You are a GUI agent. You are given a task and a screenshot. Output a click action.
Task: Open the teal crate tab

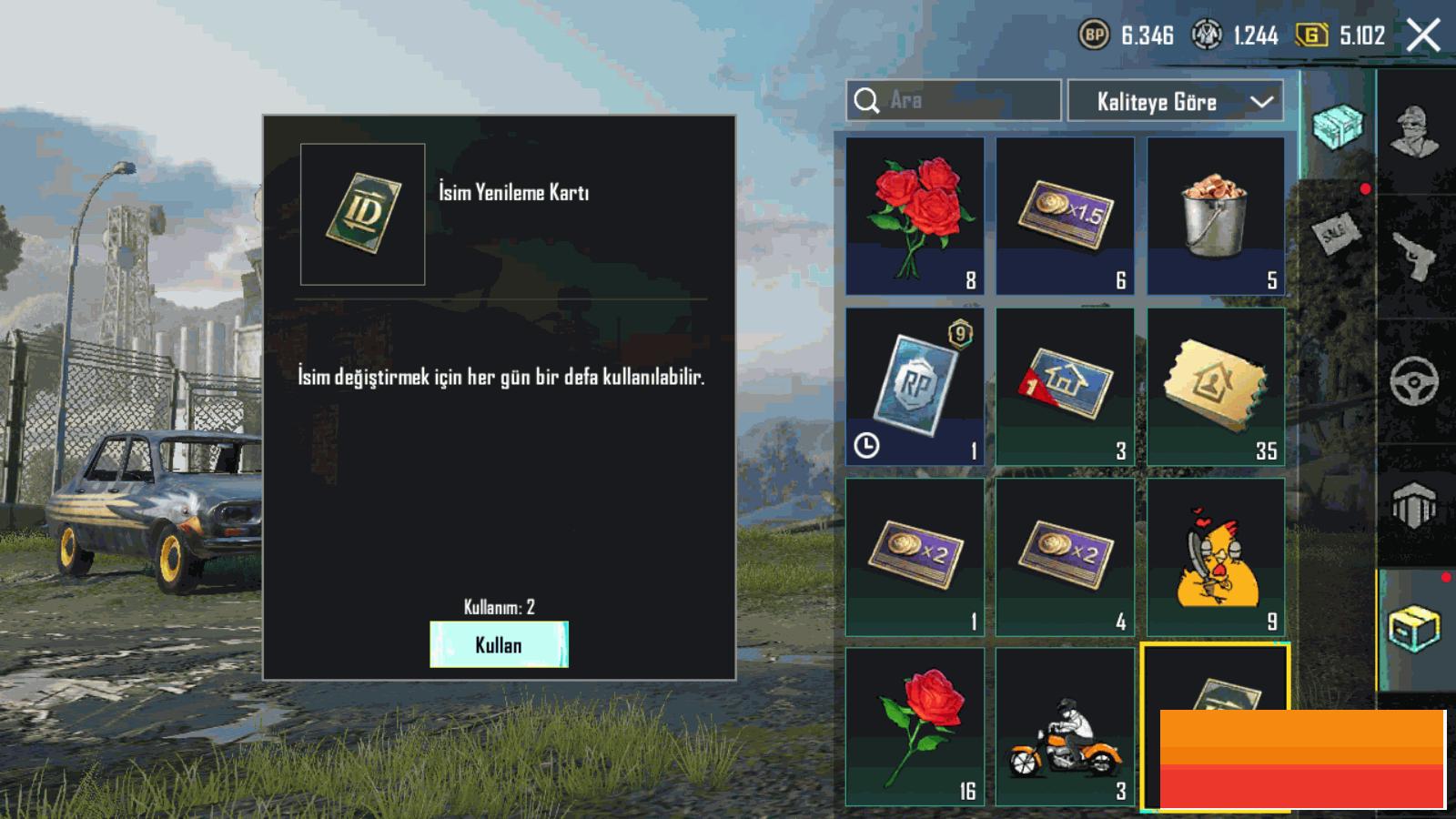tap(1338, 126)
